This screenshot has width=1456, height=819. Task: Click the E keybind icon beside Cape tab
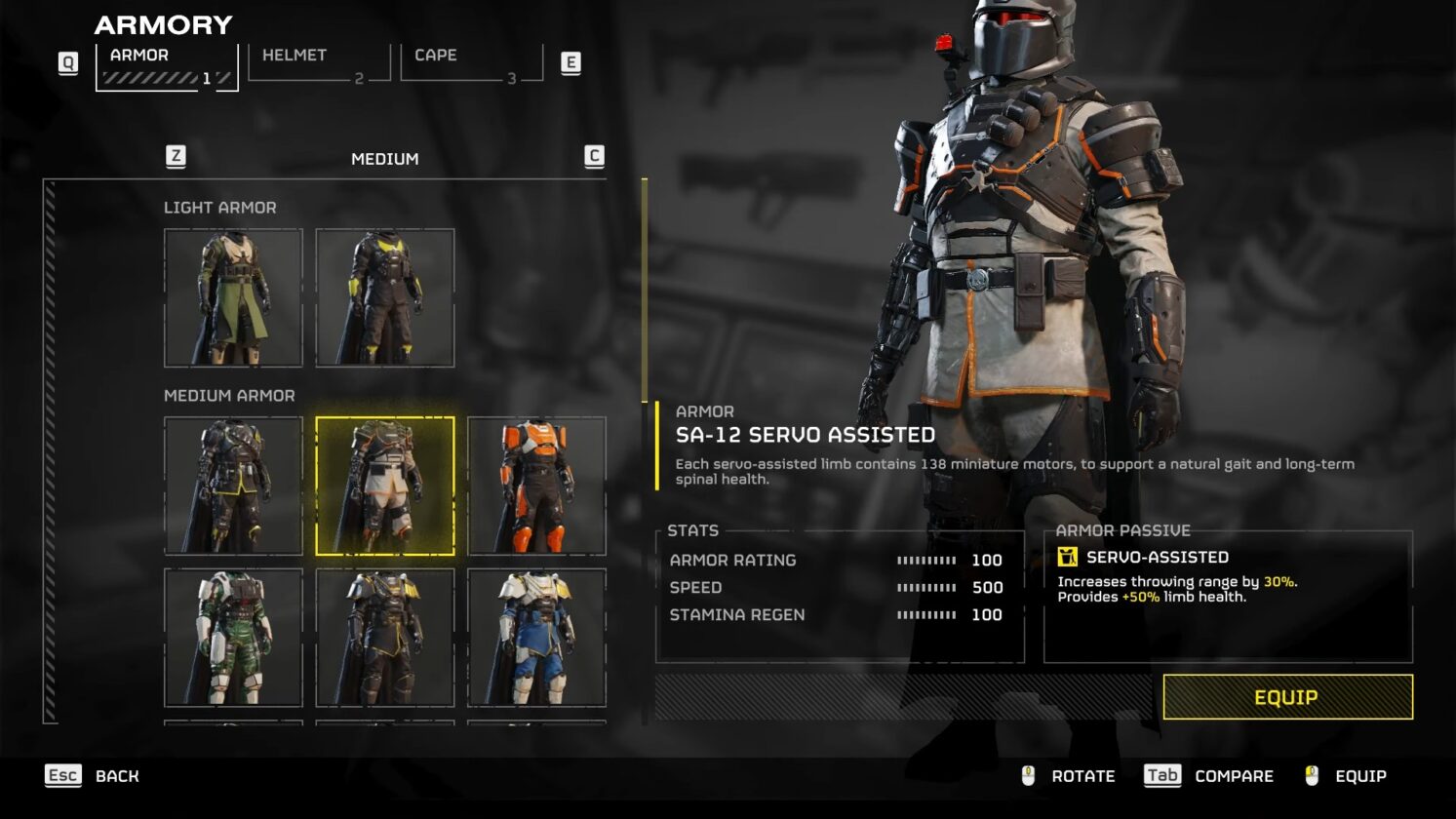[x=571, y=61]
